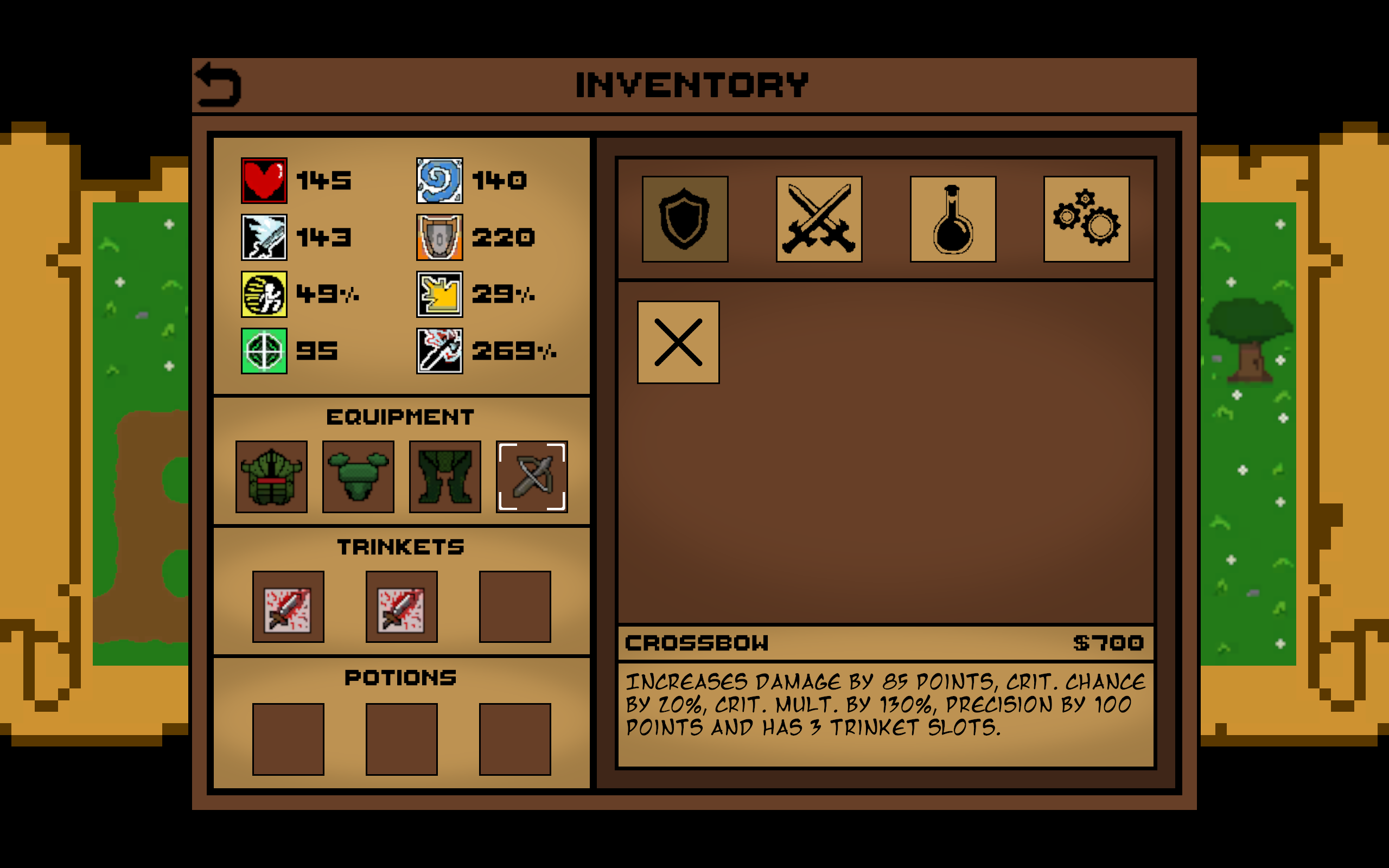Select the equipped green helmet
1389x868 pixels.
(271, 476)
